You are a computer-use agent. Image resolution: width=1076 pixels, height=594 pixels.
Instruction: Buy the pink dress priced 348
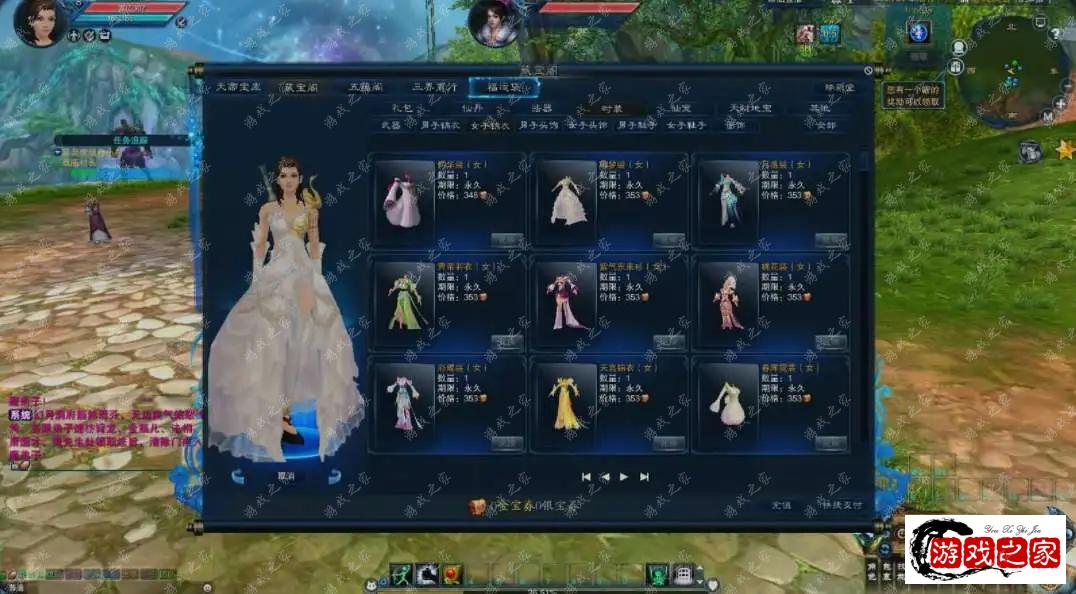pyautogui.click(x=506, y=240)
